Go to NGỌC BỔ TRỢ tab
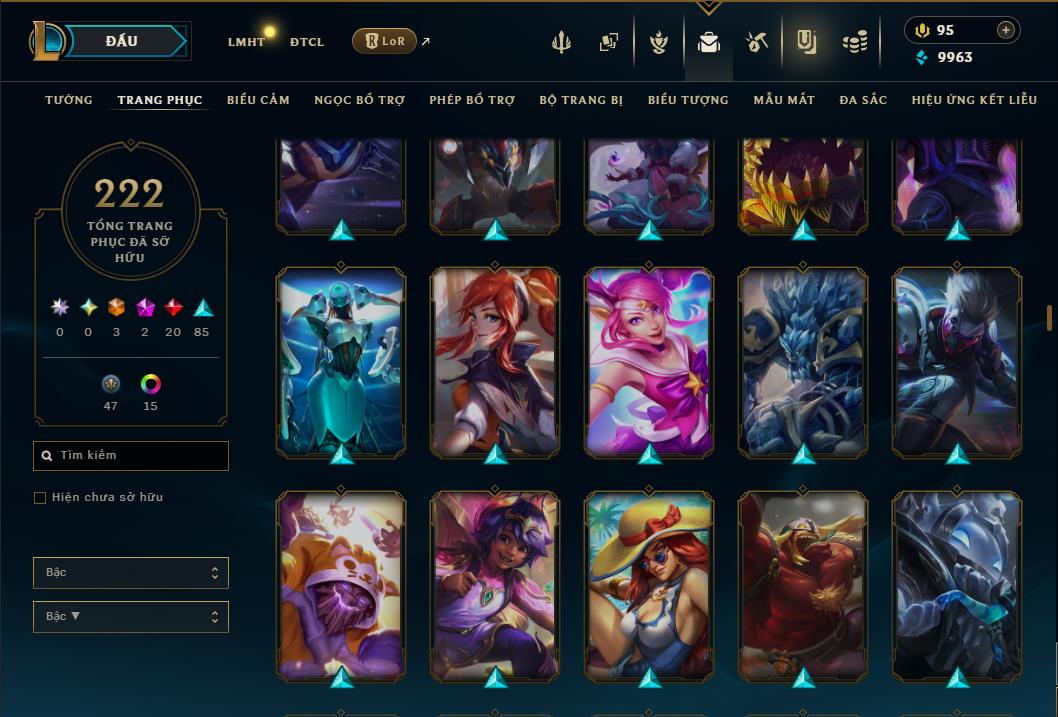The height and width of the screenshot is (717, 1058). [359, 100]
